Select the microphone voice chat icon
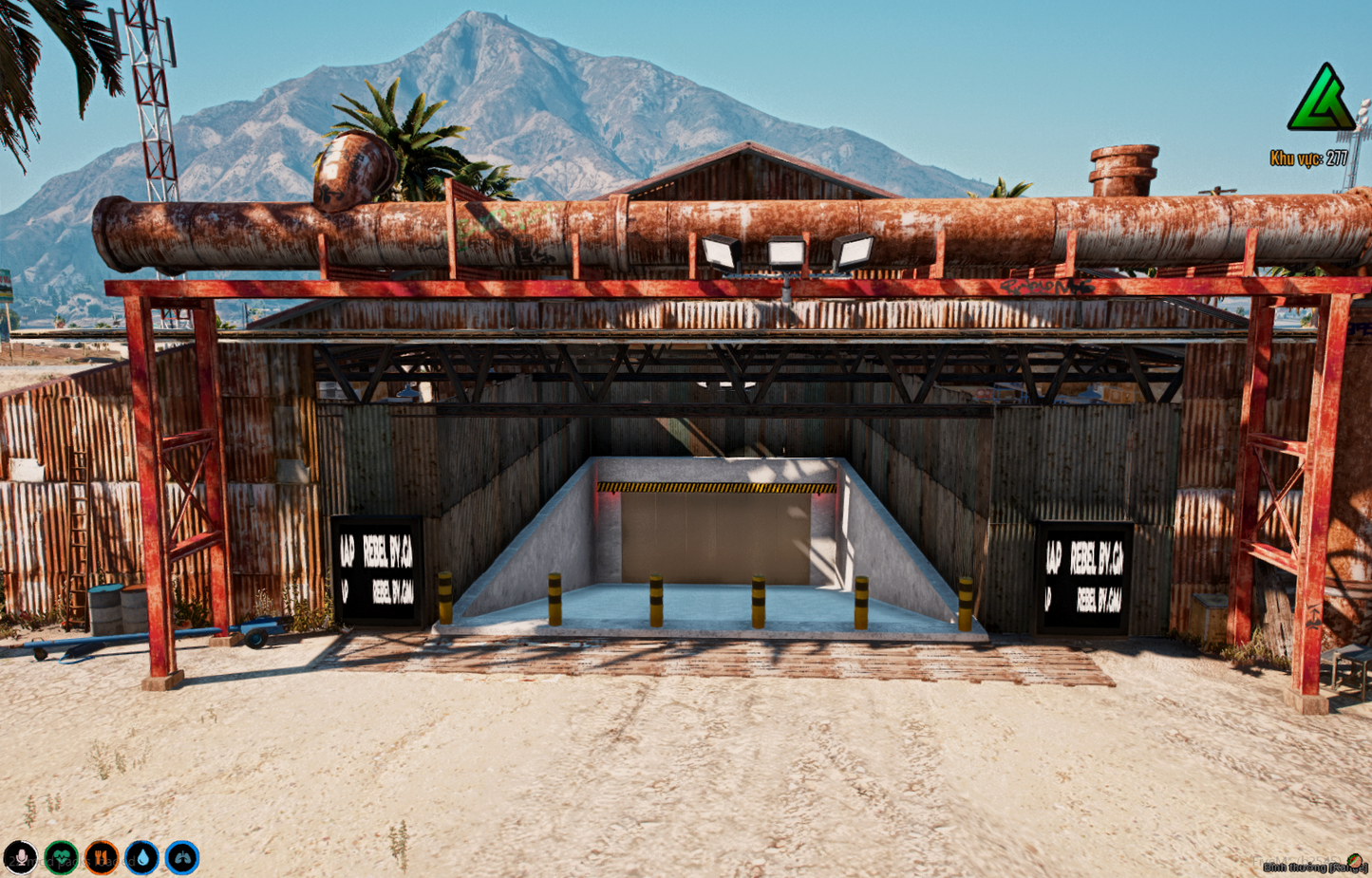Screen dimensions: 1372x878 [21, 857]
